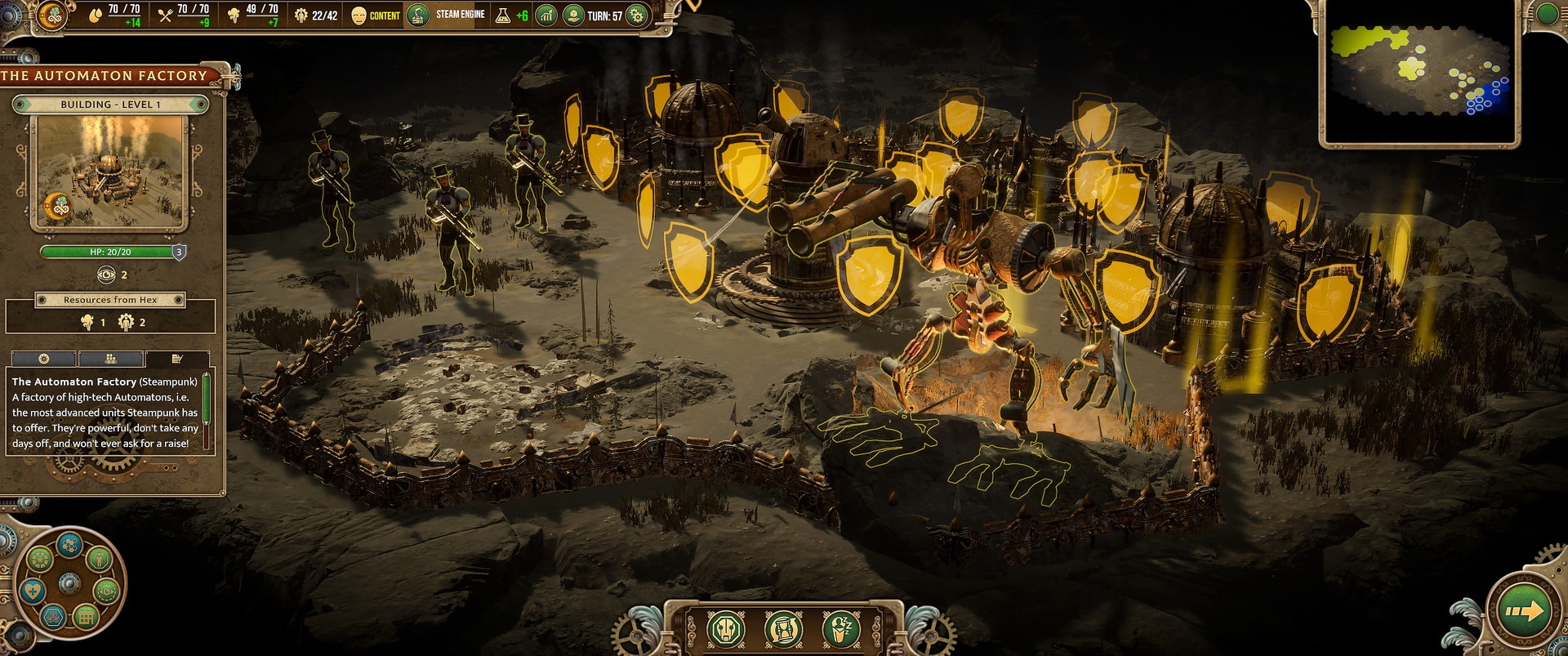The height and width of the screenshot is (656, 1568).
Task: Open the settings gear in the top bar
Action: tap(635, 15)
